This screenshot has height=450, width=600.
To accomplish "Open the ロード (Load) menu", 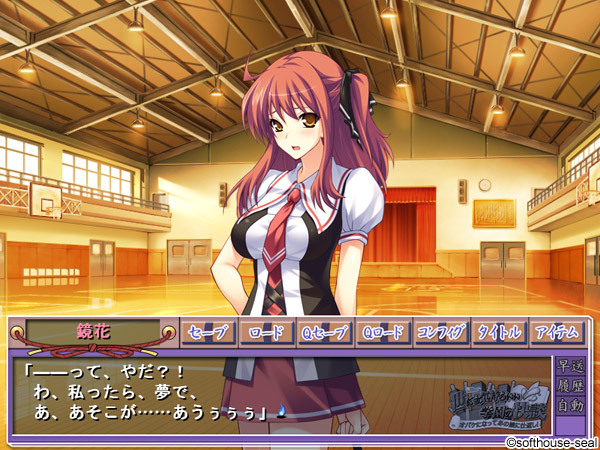I will 267,333.
